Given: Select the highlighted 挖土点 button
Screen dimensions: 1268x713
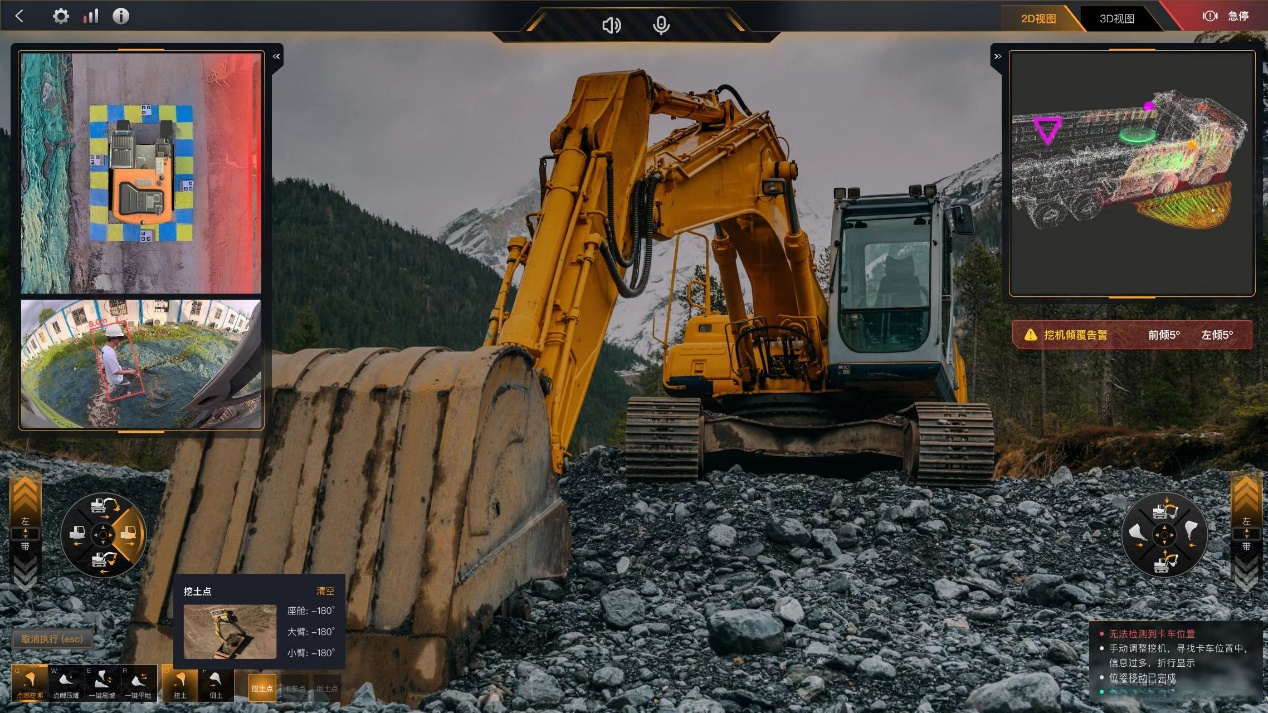Looking at the screenshot, I should pyautogui.click(x=262, y=688).
